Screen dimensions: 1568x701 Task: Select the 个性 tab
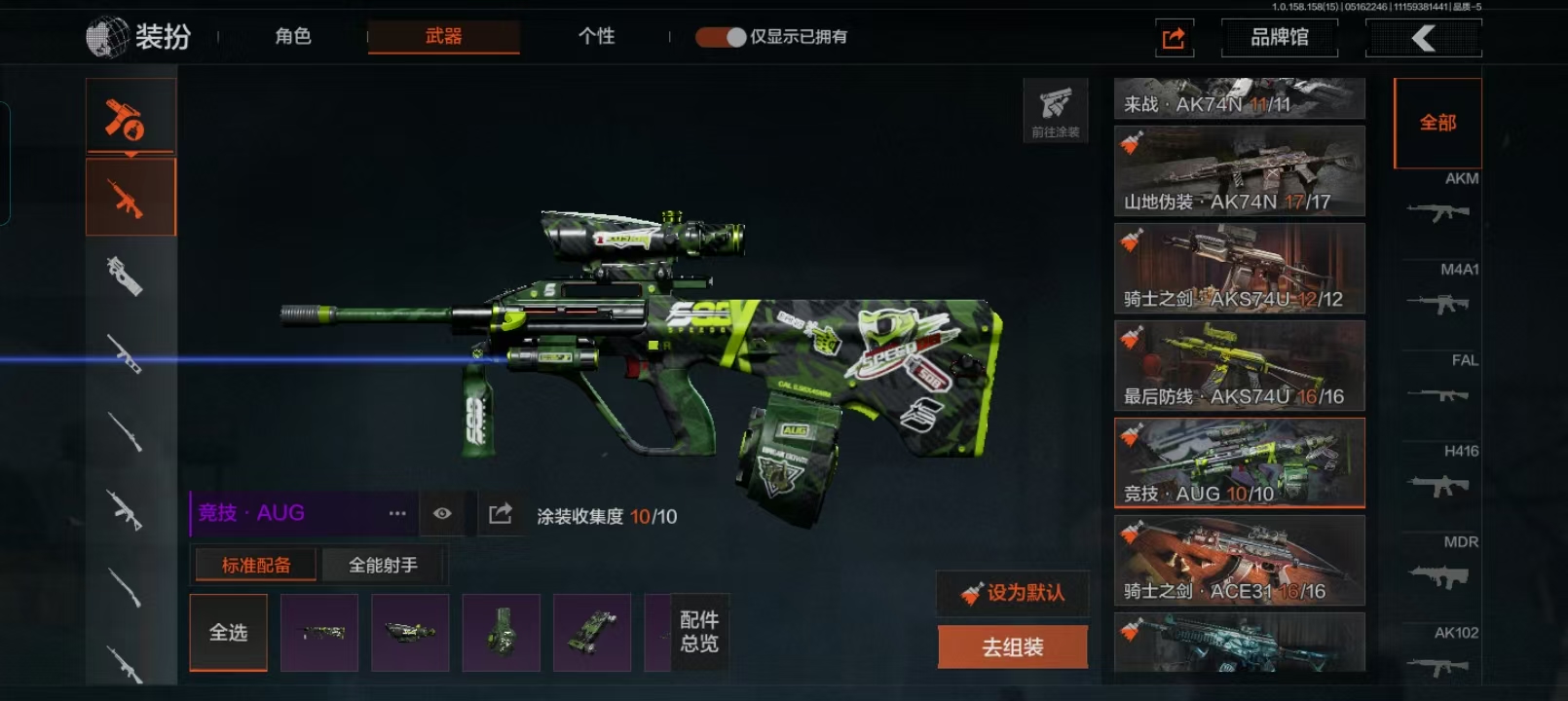[596, 37]
